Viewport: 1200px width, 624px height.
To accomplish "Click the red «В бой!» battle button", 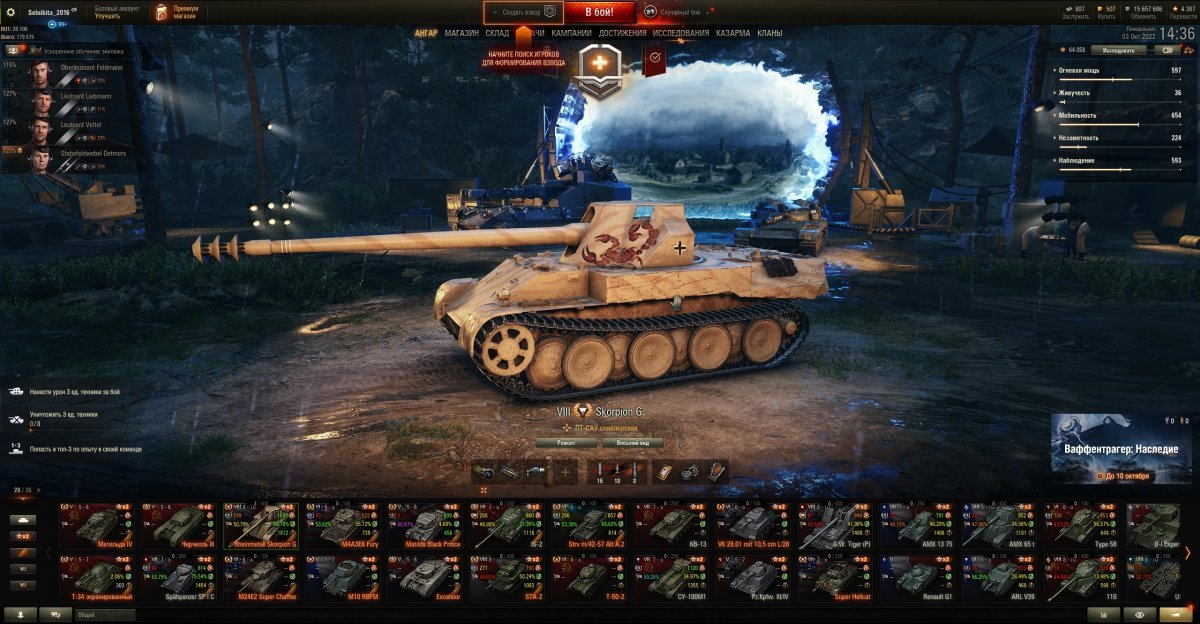I will click(x=600, y=12).
